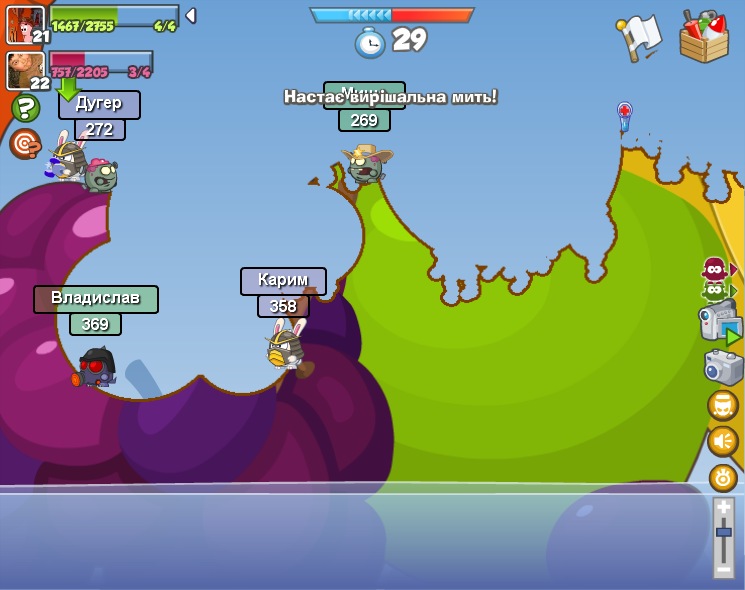
Task: Click the white surrender flag
Action: (x=641, y=37)
